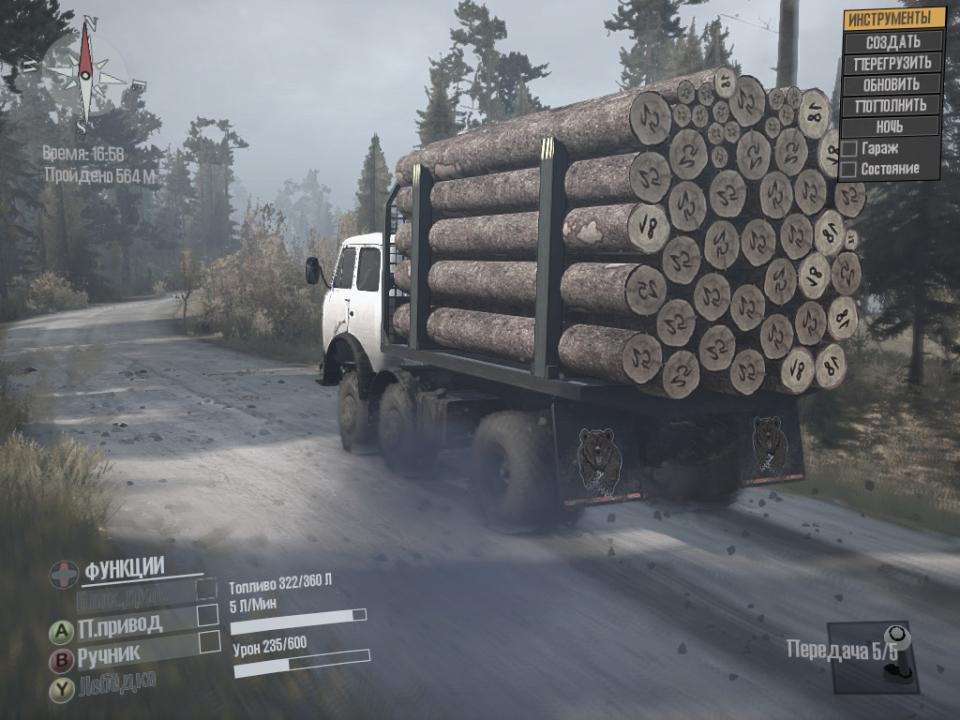Click the gear shifter Передача box
960x720 pixels.
(873, 656)
